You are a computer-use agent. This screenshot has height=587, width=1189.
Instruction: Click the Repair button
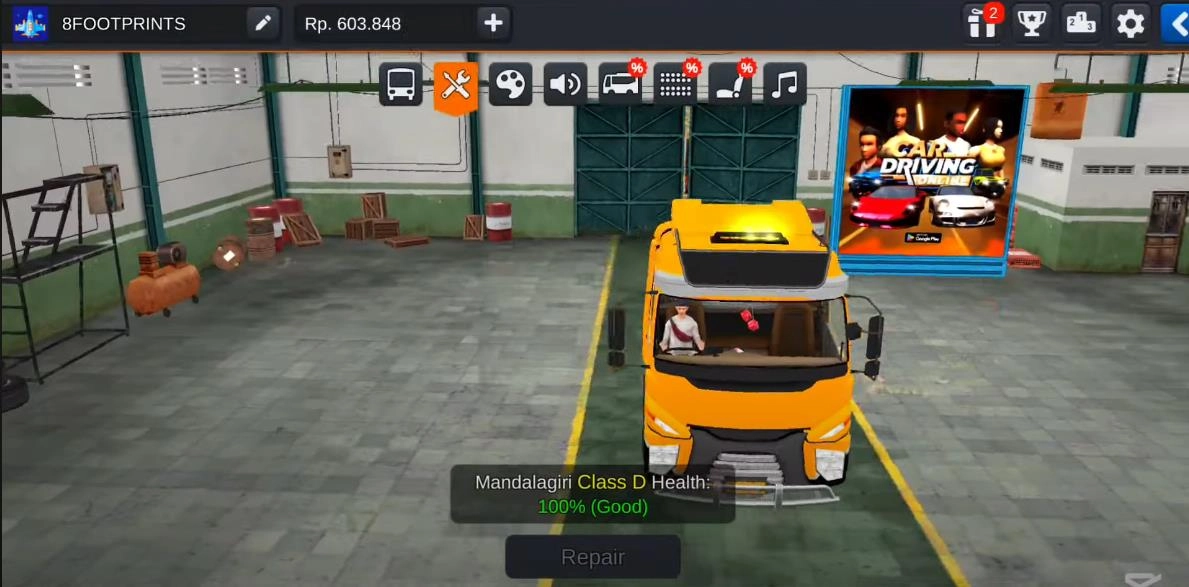pyautogui.click(x=593, y=557)
